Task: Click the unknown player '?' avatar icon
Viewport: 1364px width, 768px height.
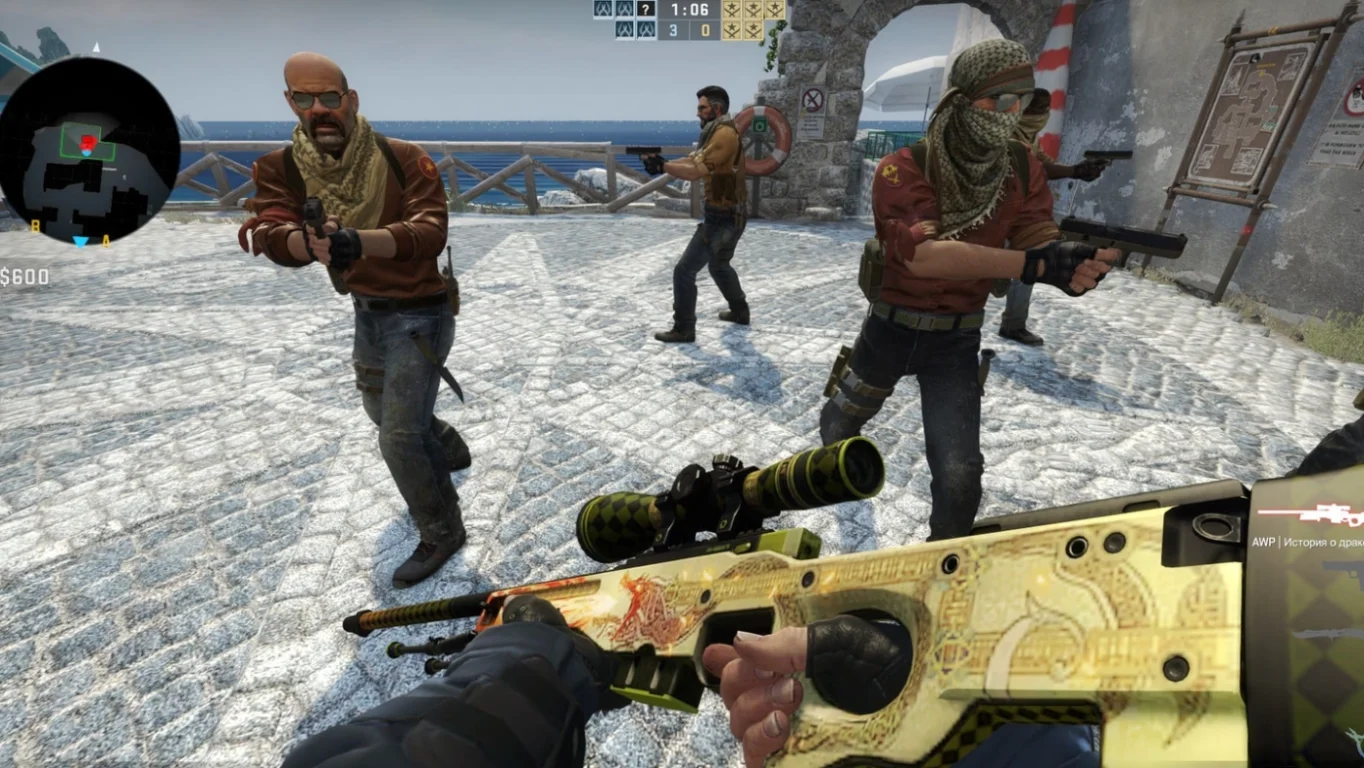Action: [x=646, y=10]
